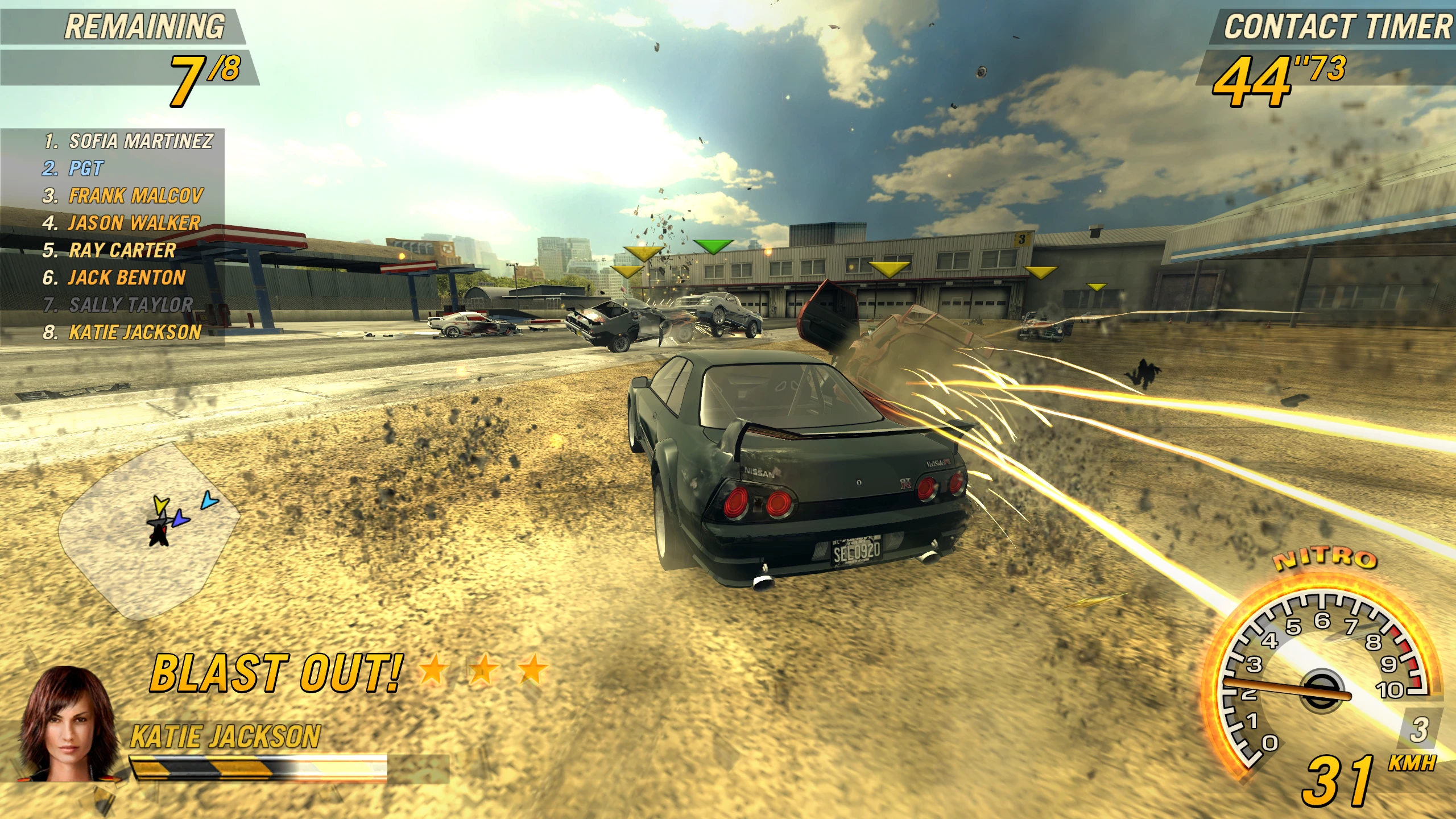Viewport: 1456px width, 819px height.
Task: Click the arena minimap
Action: click(149, 529)
